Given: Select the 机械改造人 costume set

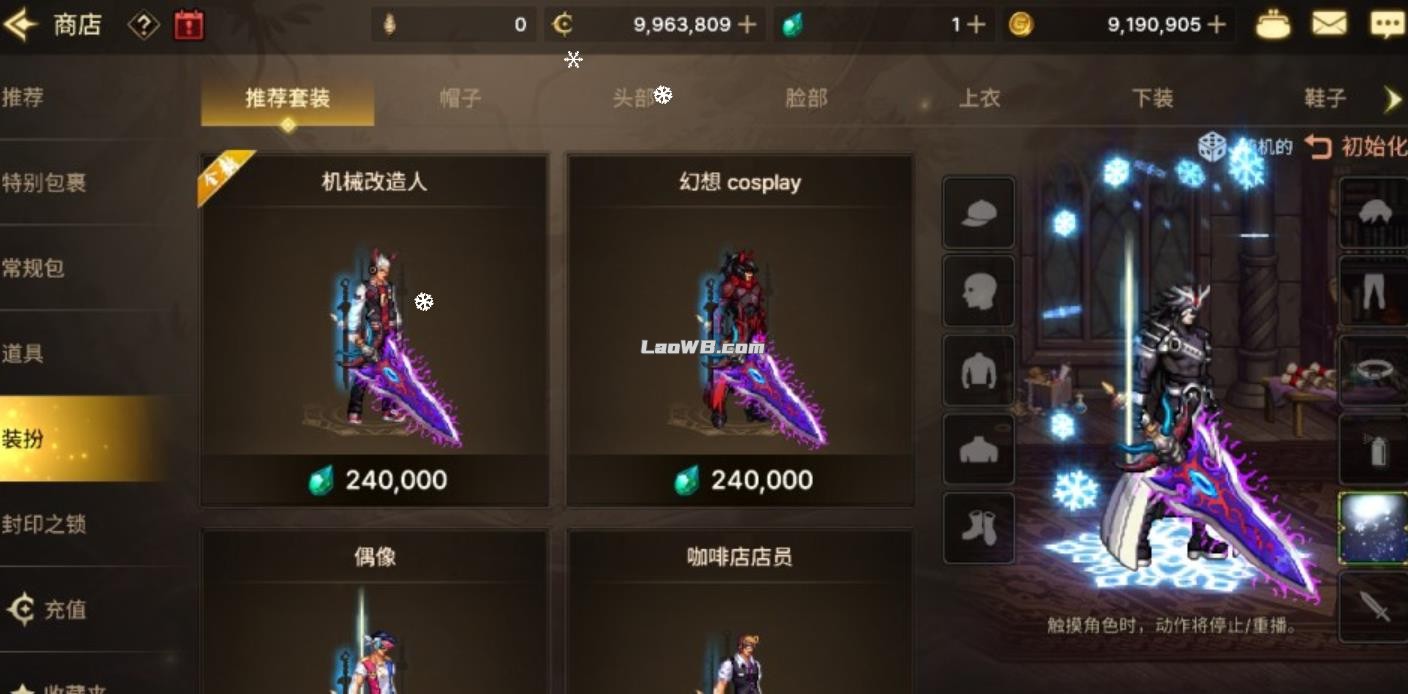Looking at the screenshot, I should (374, 330).
